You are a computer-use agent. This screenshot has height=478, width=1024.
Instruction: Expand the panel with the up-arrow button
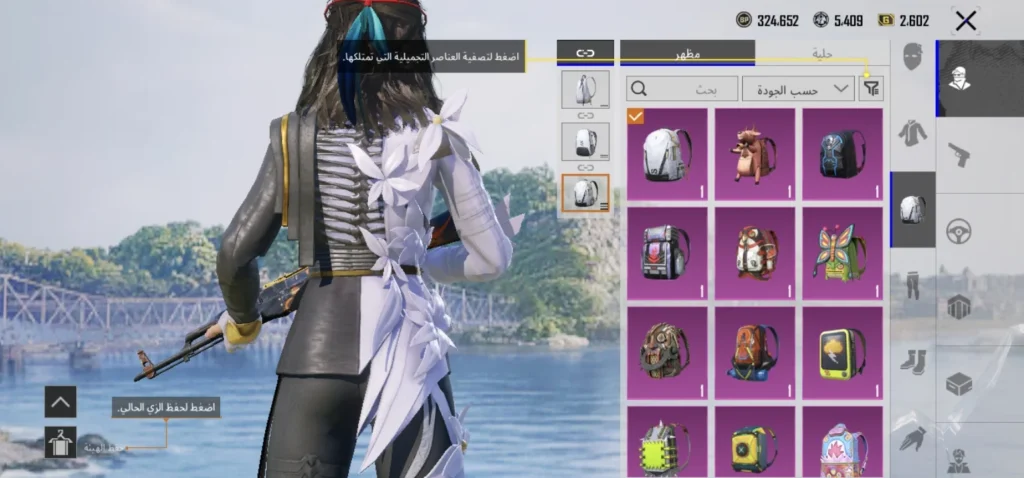tap(60, 402)
